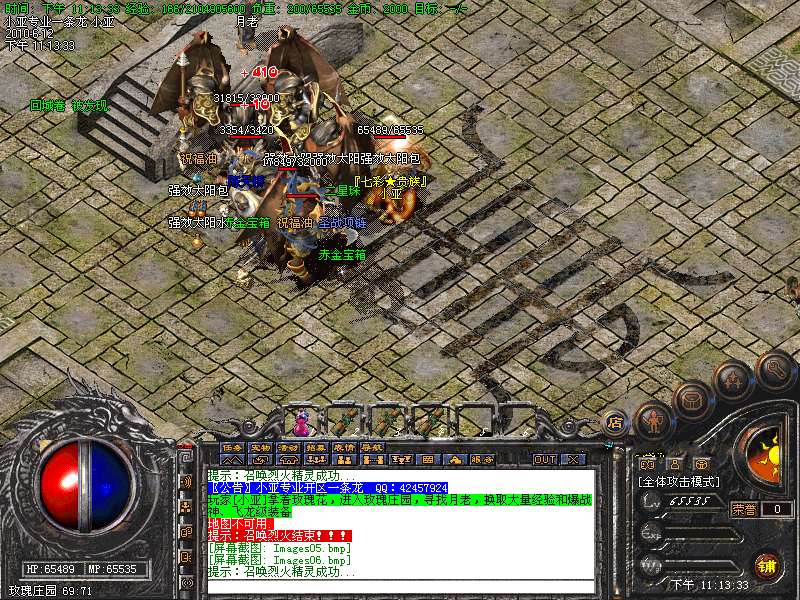
Task: Open the skills round button with stars
Action: [733, 380]
